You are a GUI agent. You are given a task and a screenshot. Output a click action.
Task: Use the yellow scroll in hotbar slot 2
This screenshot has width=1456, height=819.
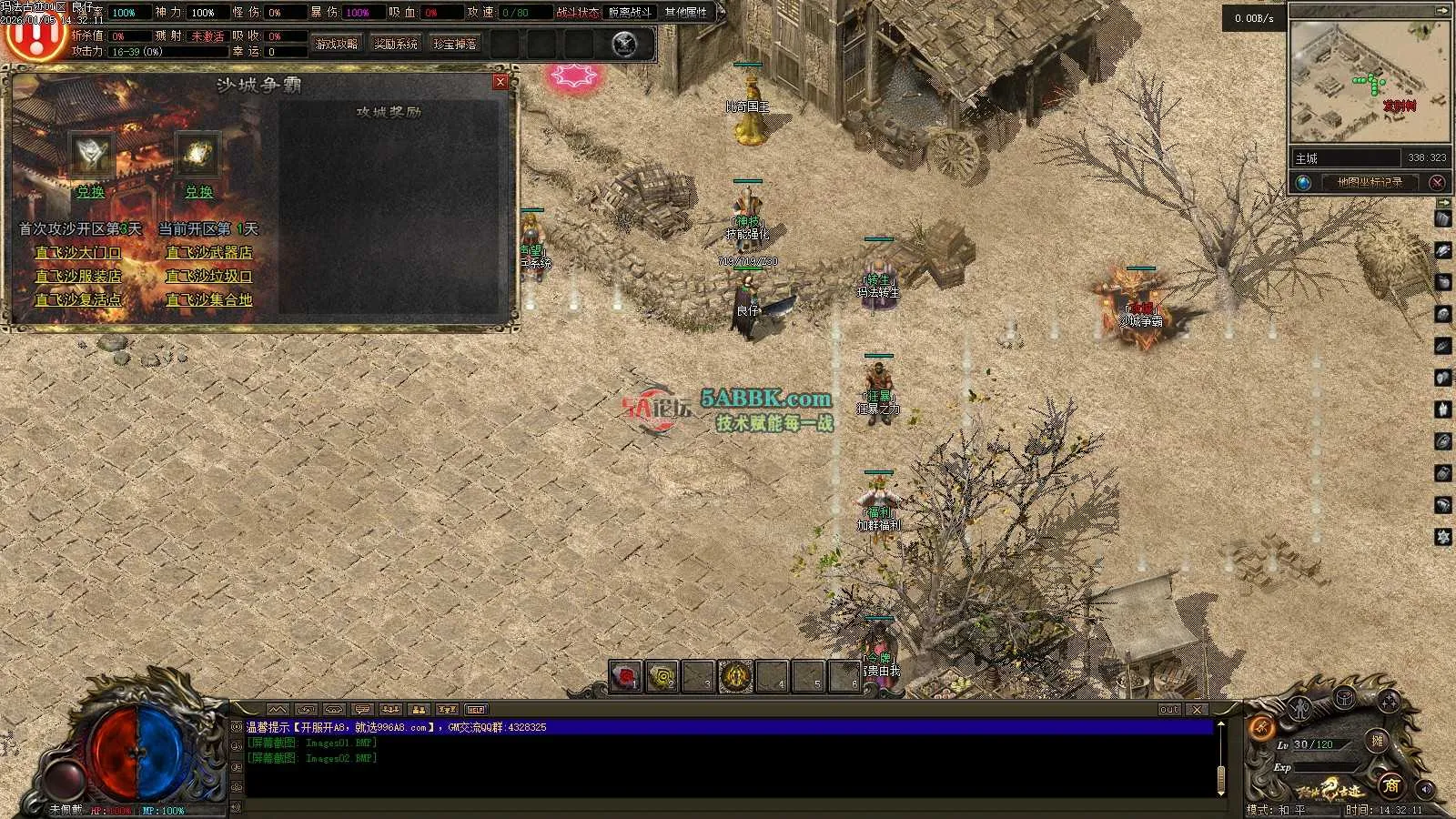click(x=662, y=677)
